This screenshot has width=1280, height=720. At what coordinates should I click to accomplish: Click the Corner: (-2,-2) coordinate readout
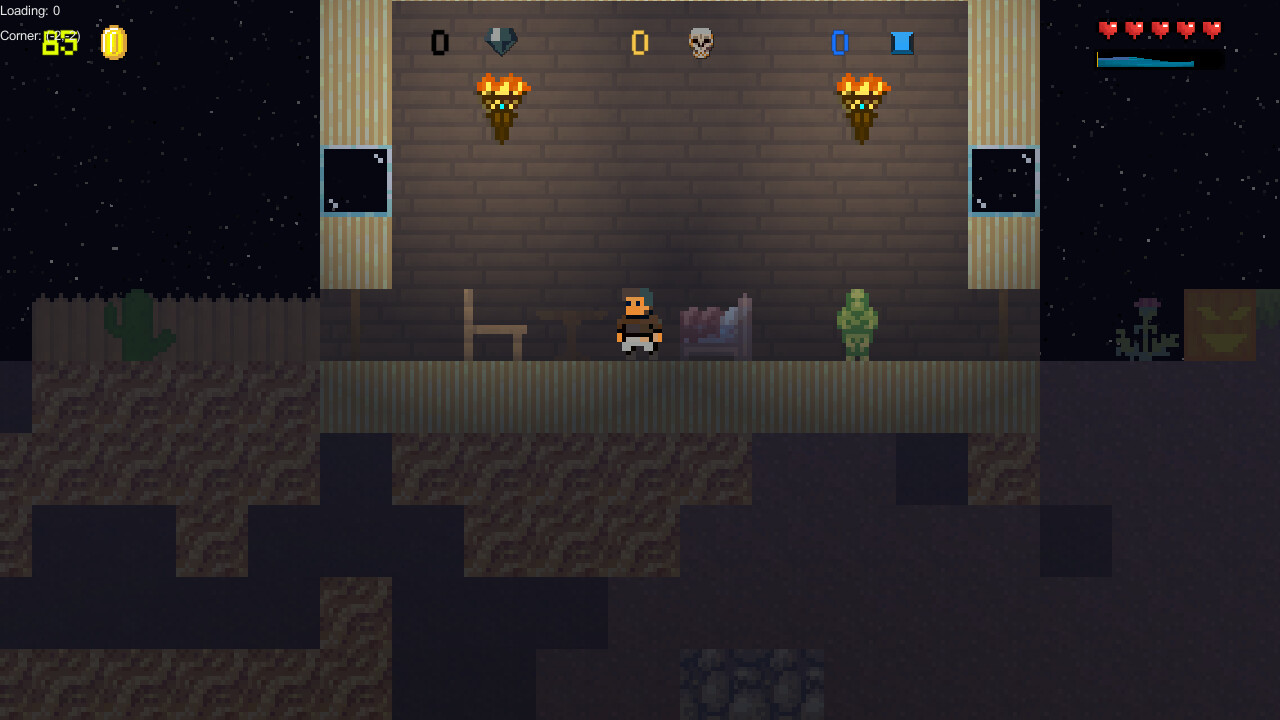[40, 35]
